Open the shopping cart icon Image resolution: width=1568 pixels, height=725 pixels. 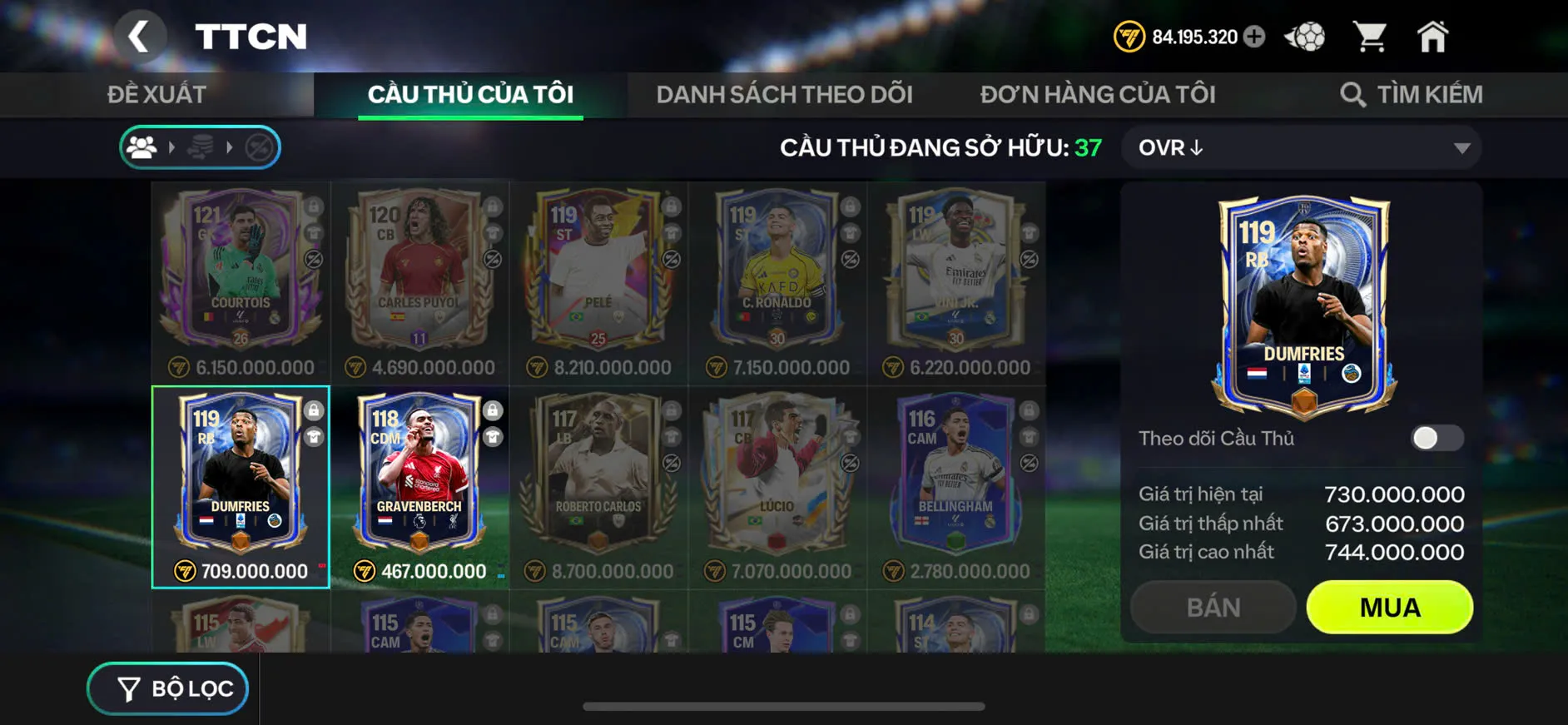(x=1369, y=35)
